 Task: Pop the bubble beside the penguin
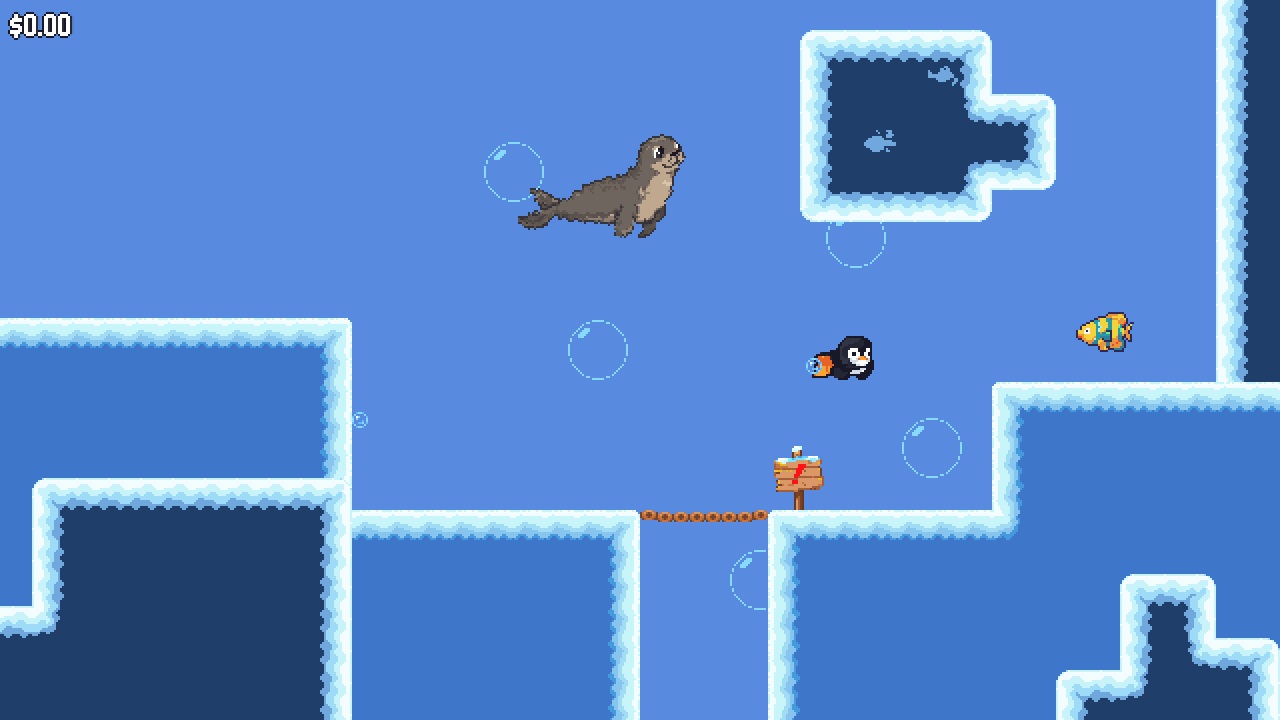(933, 447)
